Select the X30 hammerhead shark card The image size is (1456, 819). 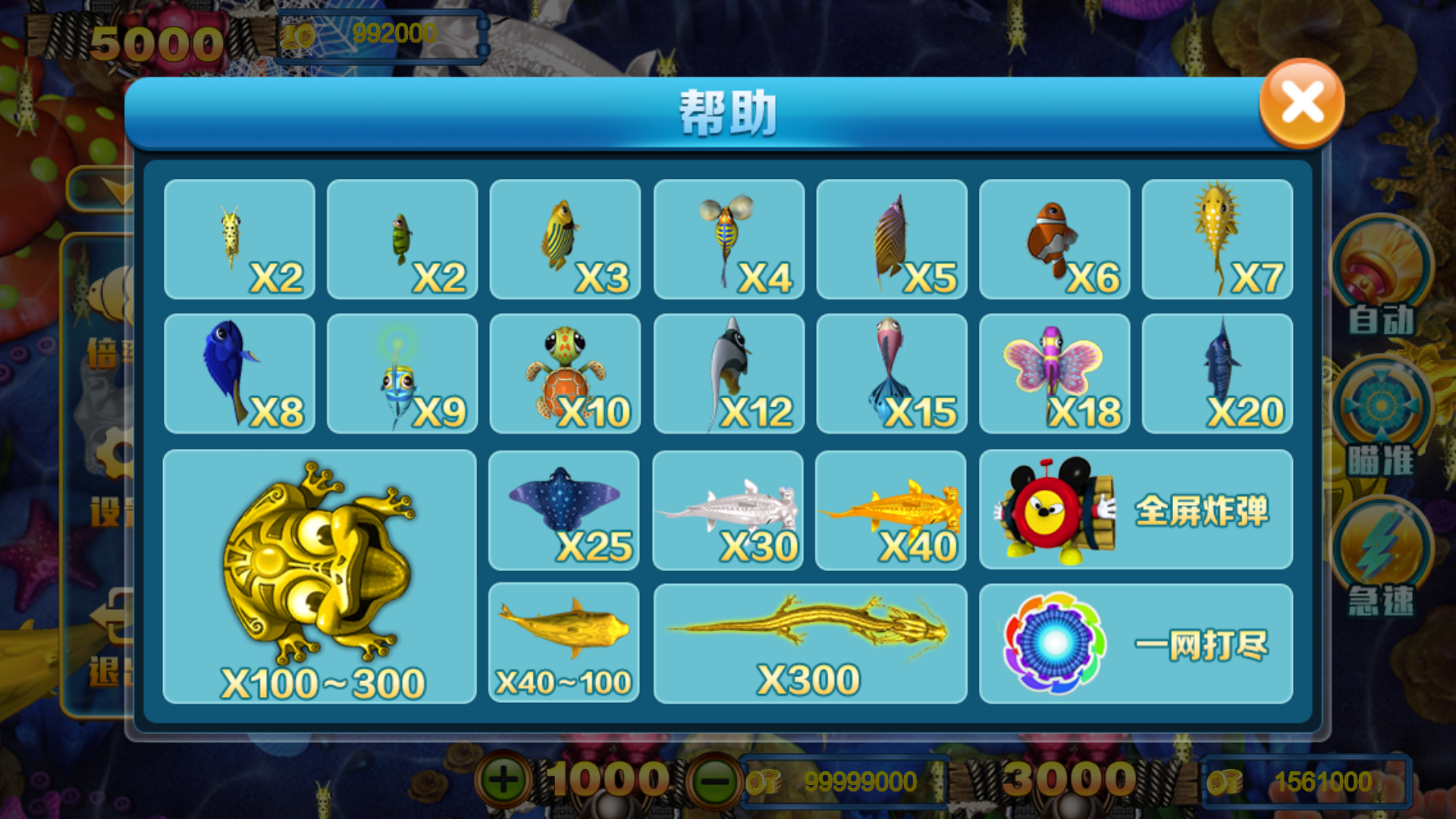point(728,510)
